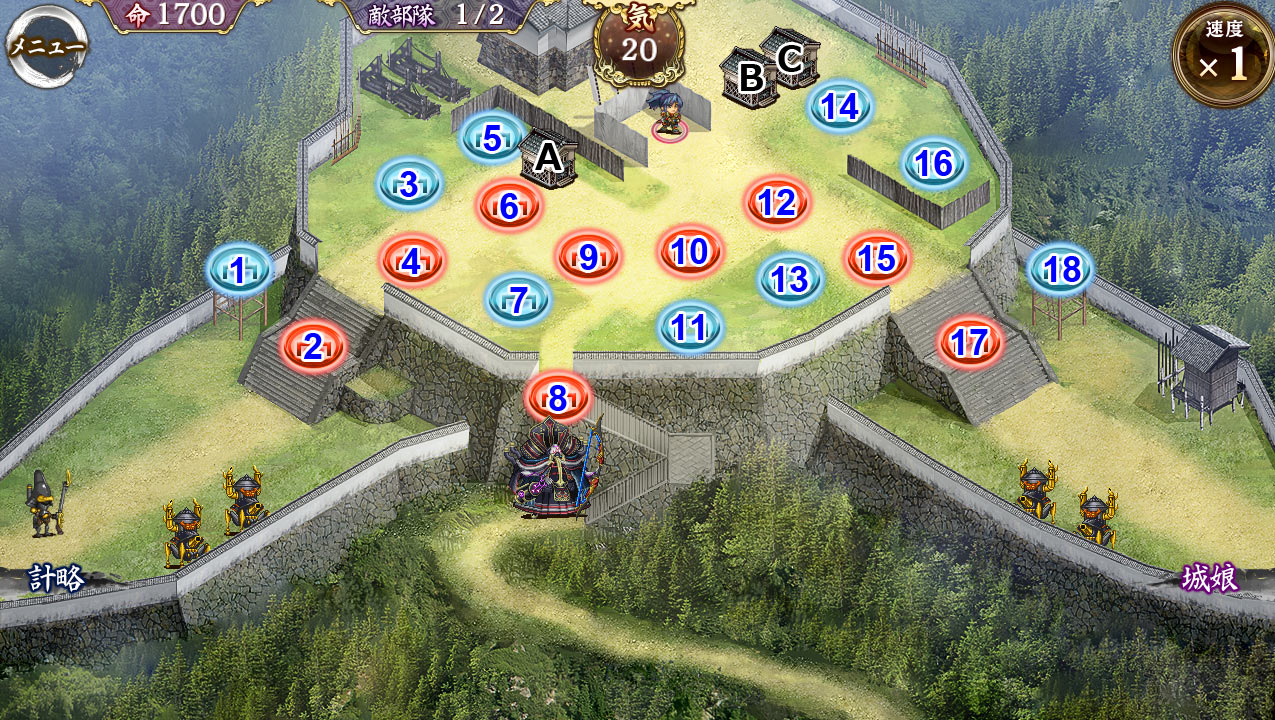Pick blue deployment slot 14
Image resolution: width=1275 pixels, height=720 pixels.
pos(839,106)
